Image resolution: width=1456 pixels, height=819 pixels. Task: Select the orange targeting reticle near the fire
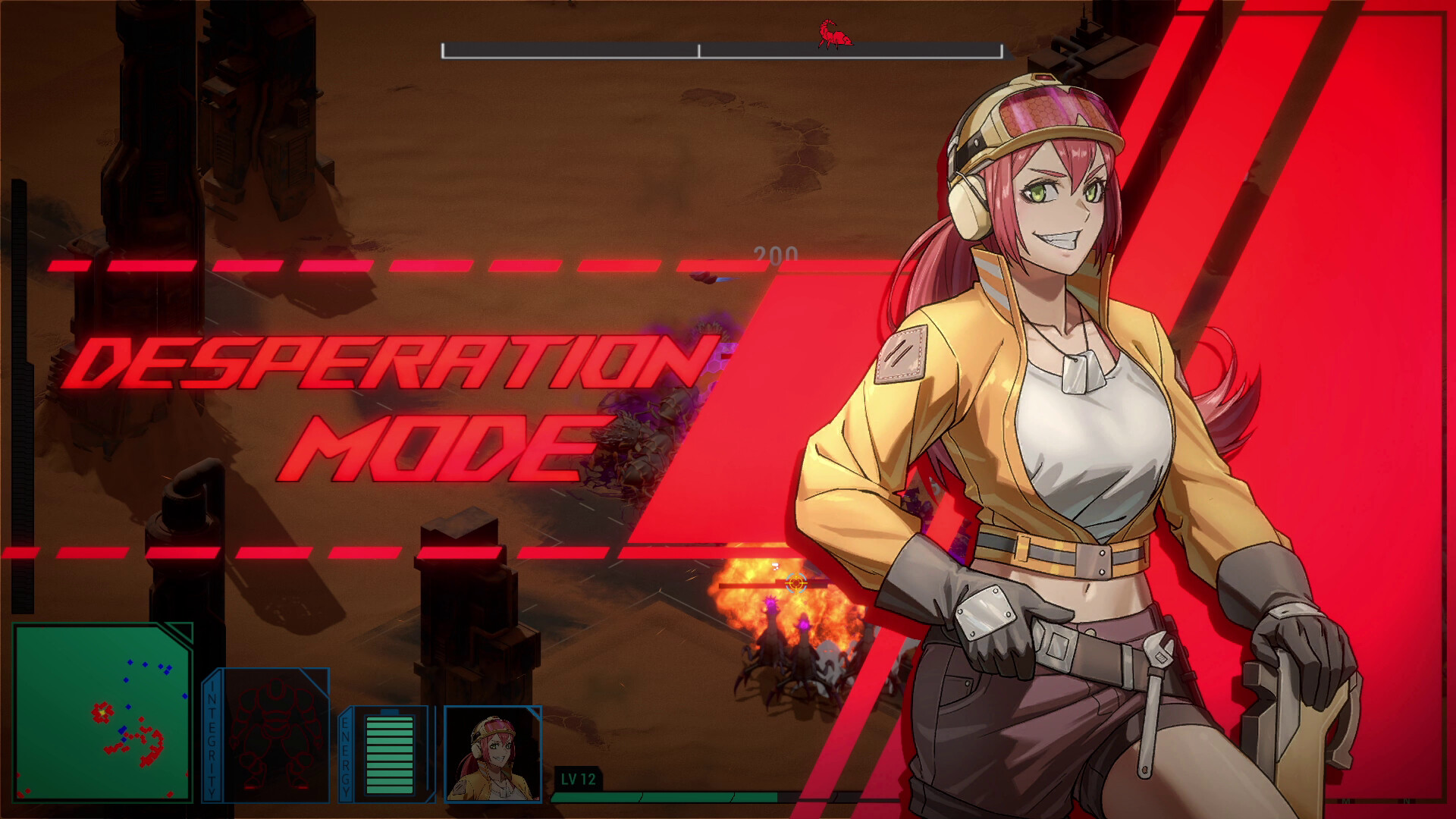pyautogui.click(x=795, y=585)
